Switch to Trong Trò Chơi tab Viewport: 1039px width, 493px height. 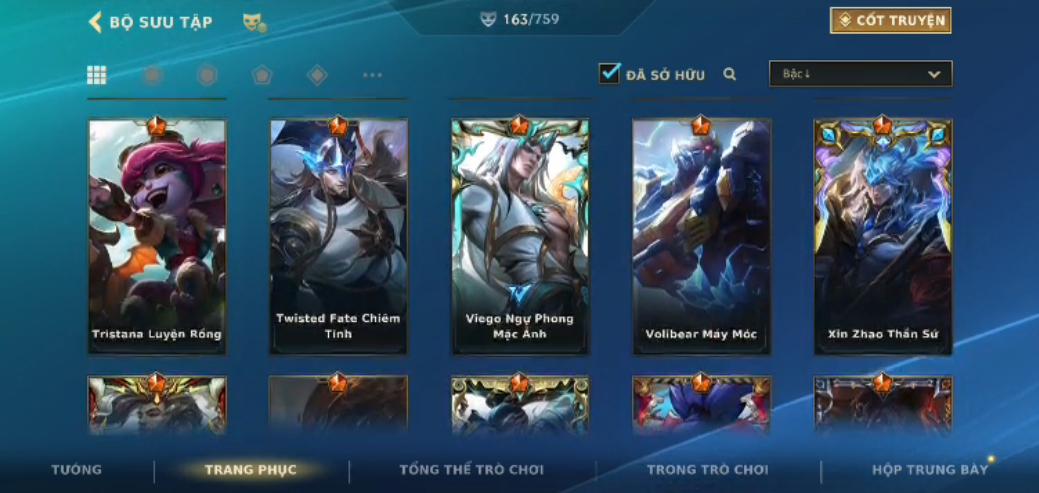[707, 470]
